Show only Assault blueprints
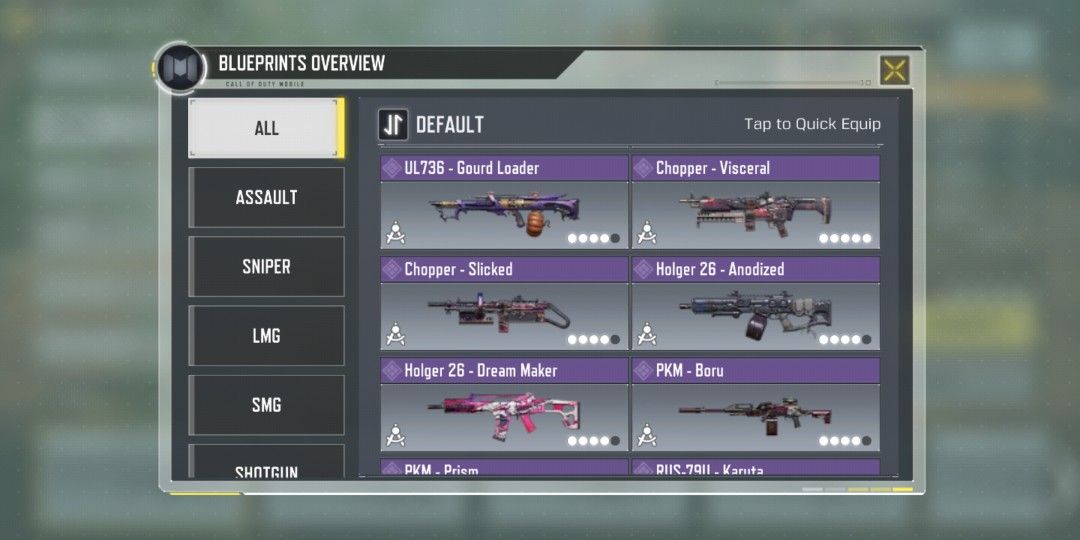This screenshot has height=540, width=1080. [x=266, y=197]
